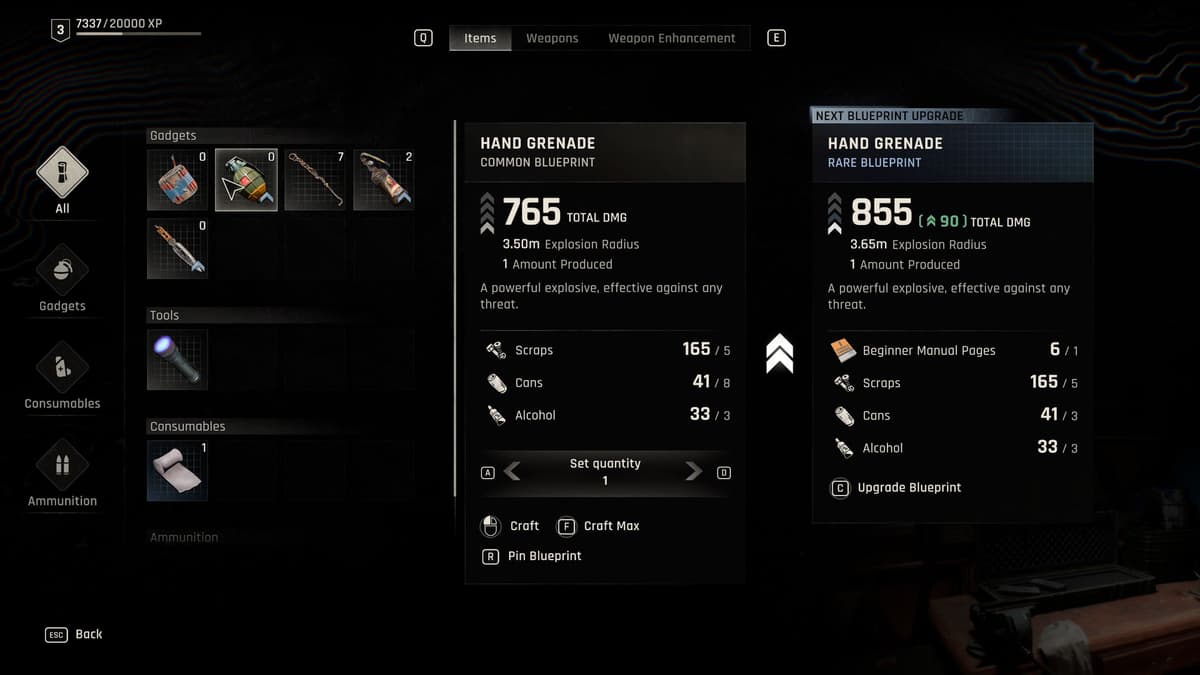
Task: Choose the lockpick wire gadget slot
Action: (315, 180)
